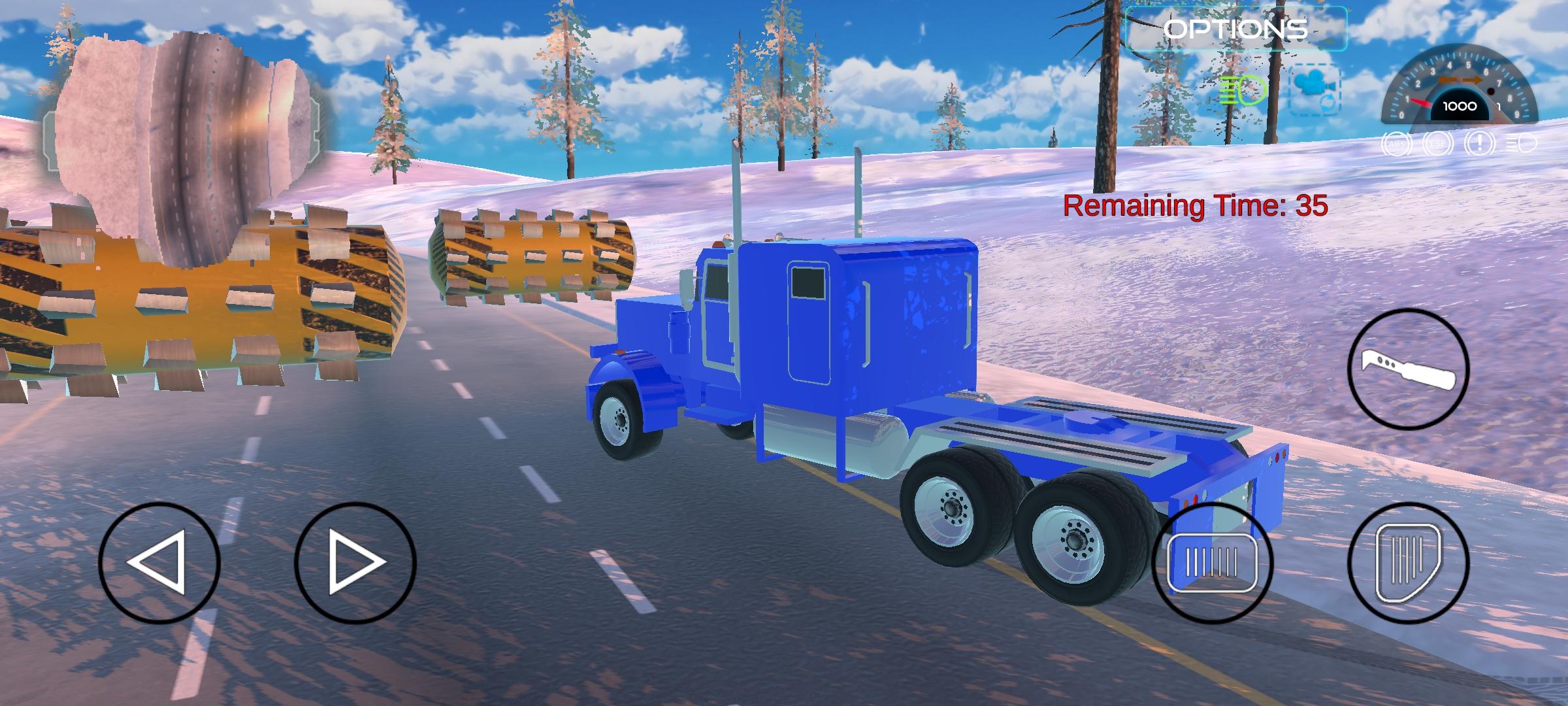The width and height of the screenshot is (1568, 706).
Task: Tap the RPM gauge showing 1000
Action: pos(1460,106)
